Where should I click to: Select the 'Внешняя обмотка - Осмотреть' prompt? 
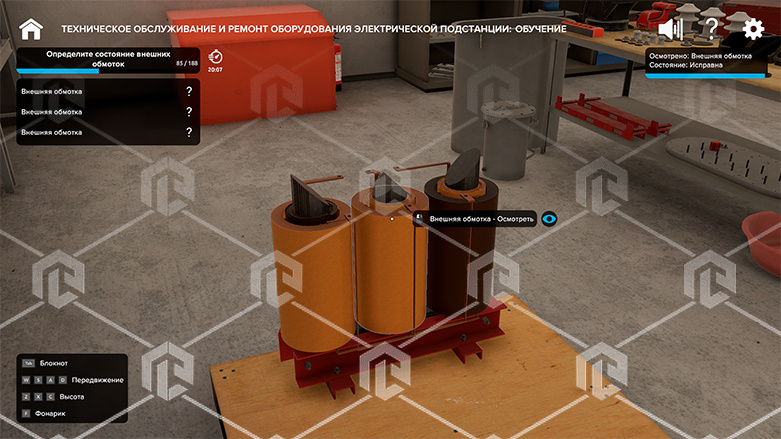pyautogui.click(x=482, y=218)
